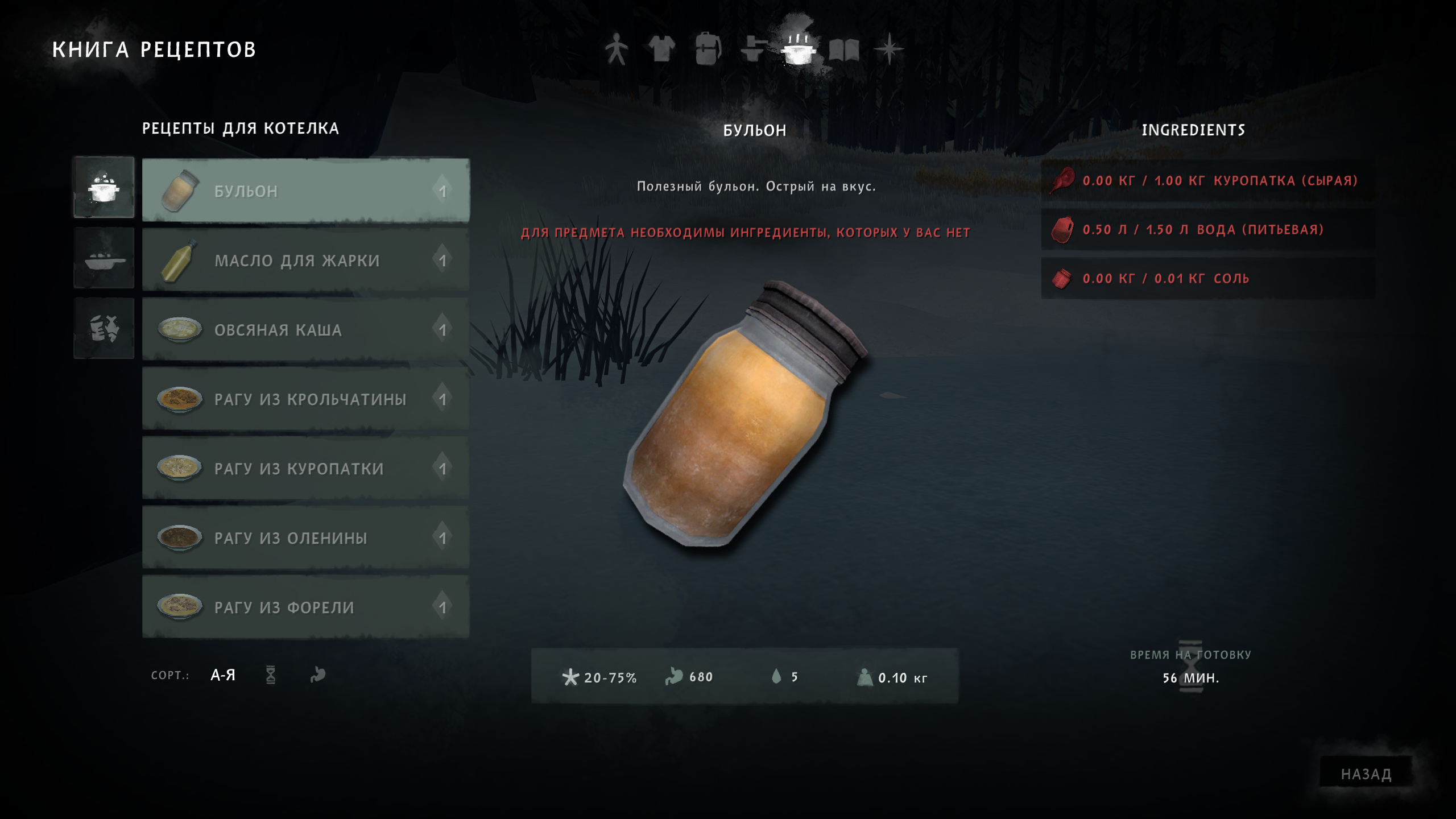
Task: Switch to the clothing shirt tab
Action: pyautogui.click(x=661, y=49)
